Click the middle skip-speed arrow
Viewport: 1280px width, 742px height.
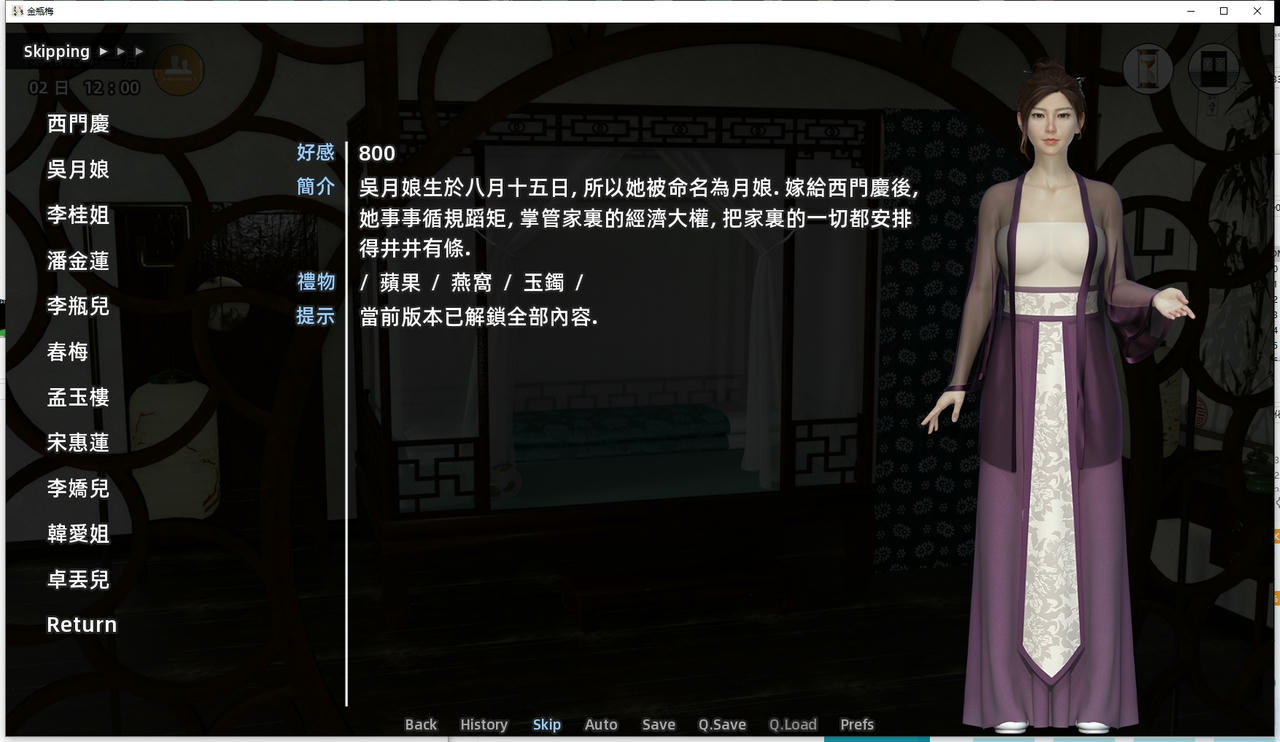coord(121,50)
